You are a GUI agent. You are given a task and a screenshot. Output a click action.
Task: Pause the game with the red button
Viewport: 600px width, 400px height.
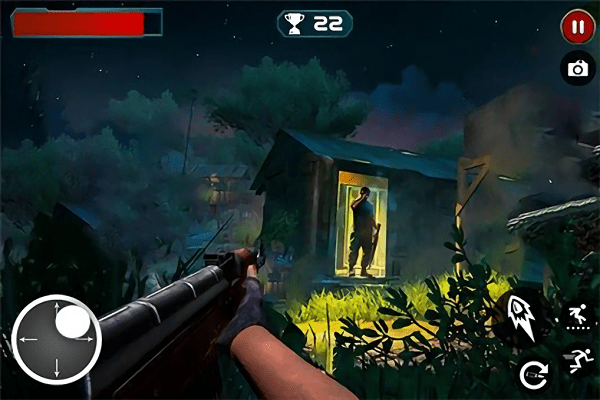pos(576,27)
